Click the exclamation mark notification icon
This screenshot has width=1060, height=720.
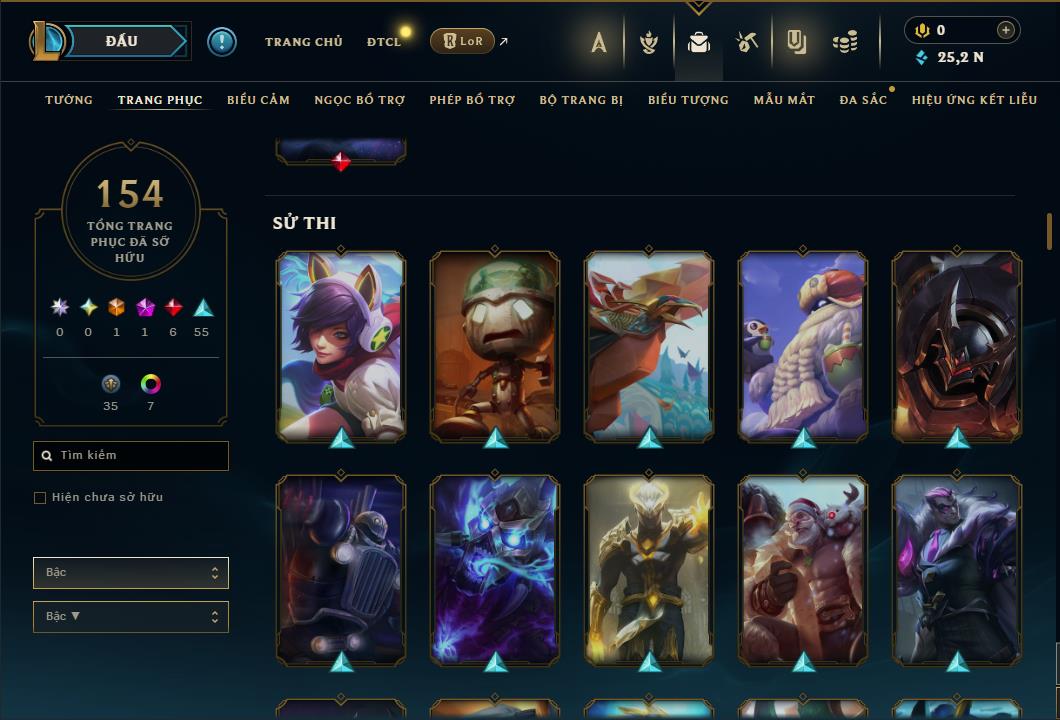[x=221, y=42]
